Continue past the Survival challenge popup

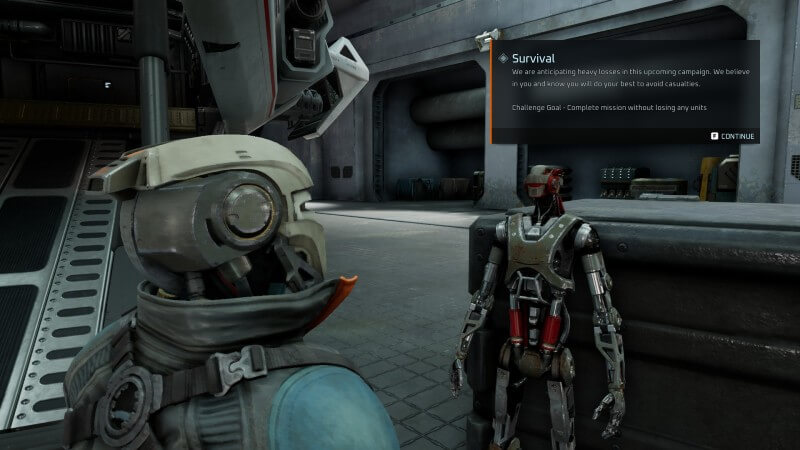pos(734,135)
